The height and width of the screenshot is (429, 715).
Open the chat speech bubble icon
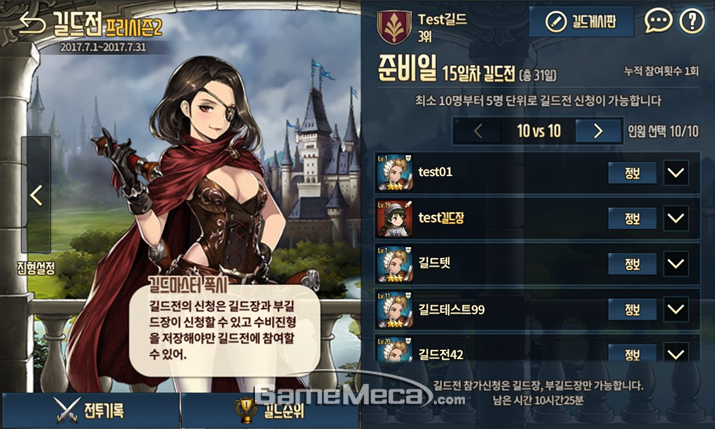tap(658, 21)
